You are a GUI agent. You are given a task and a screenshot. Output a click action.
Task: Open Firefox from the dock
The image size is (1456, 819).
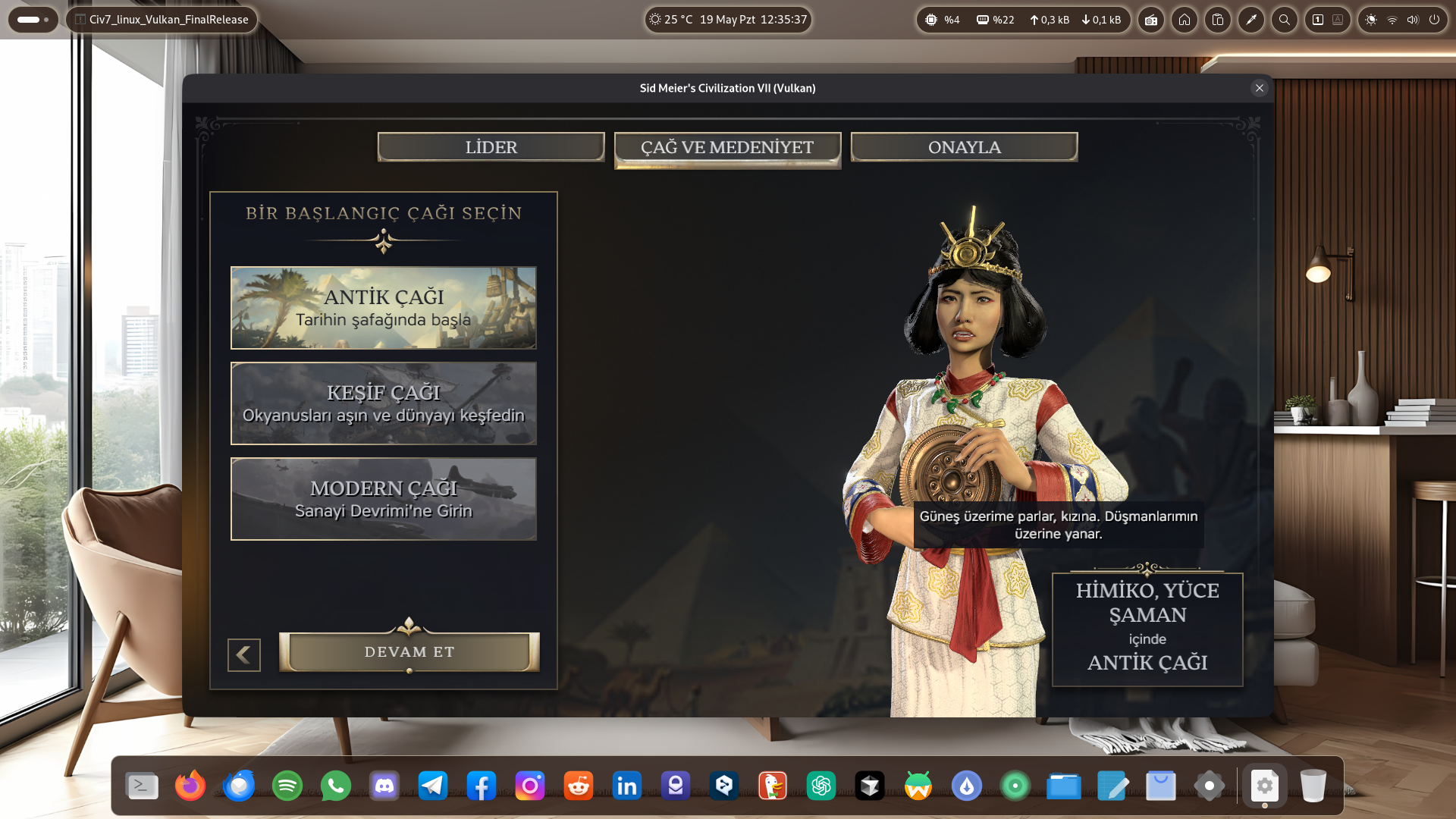(190, 786)
